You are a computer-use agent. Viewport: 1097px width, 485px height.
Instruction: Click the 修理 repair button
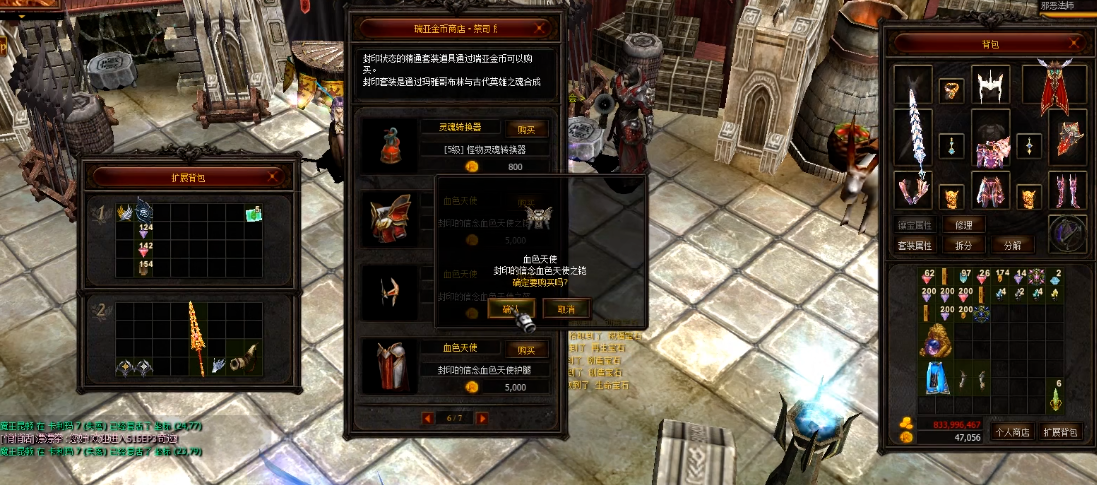[963, 225]
